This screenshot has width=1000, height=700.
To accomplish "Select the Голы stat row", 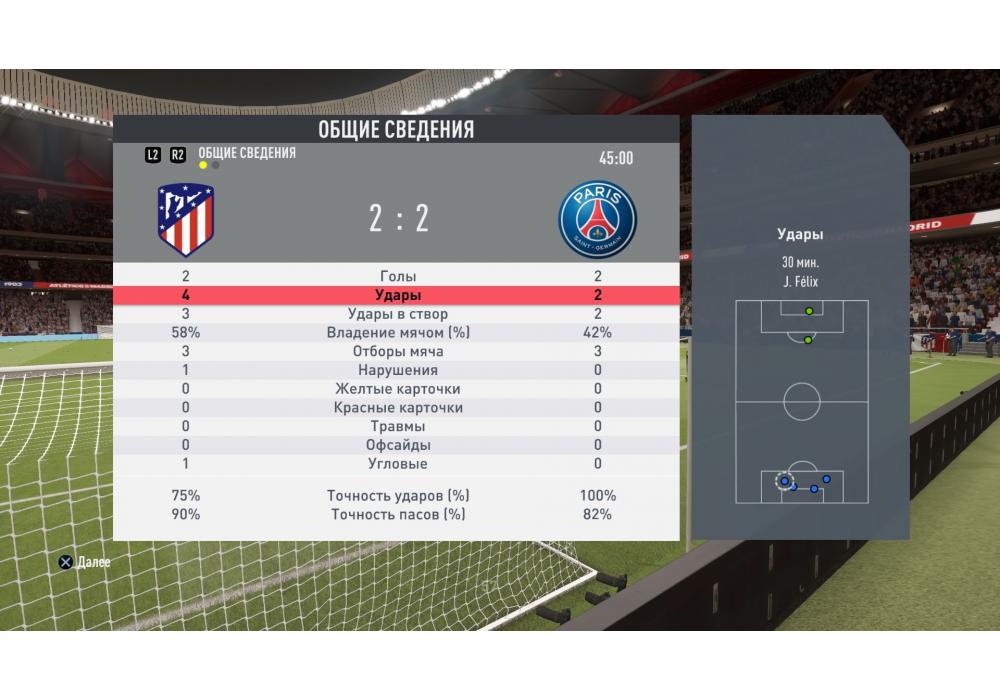I will 397,276.
